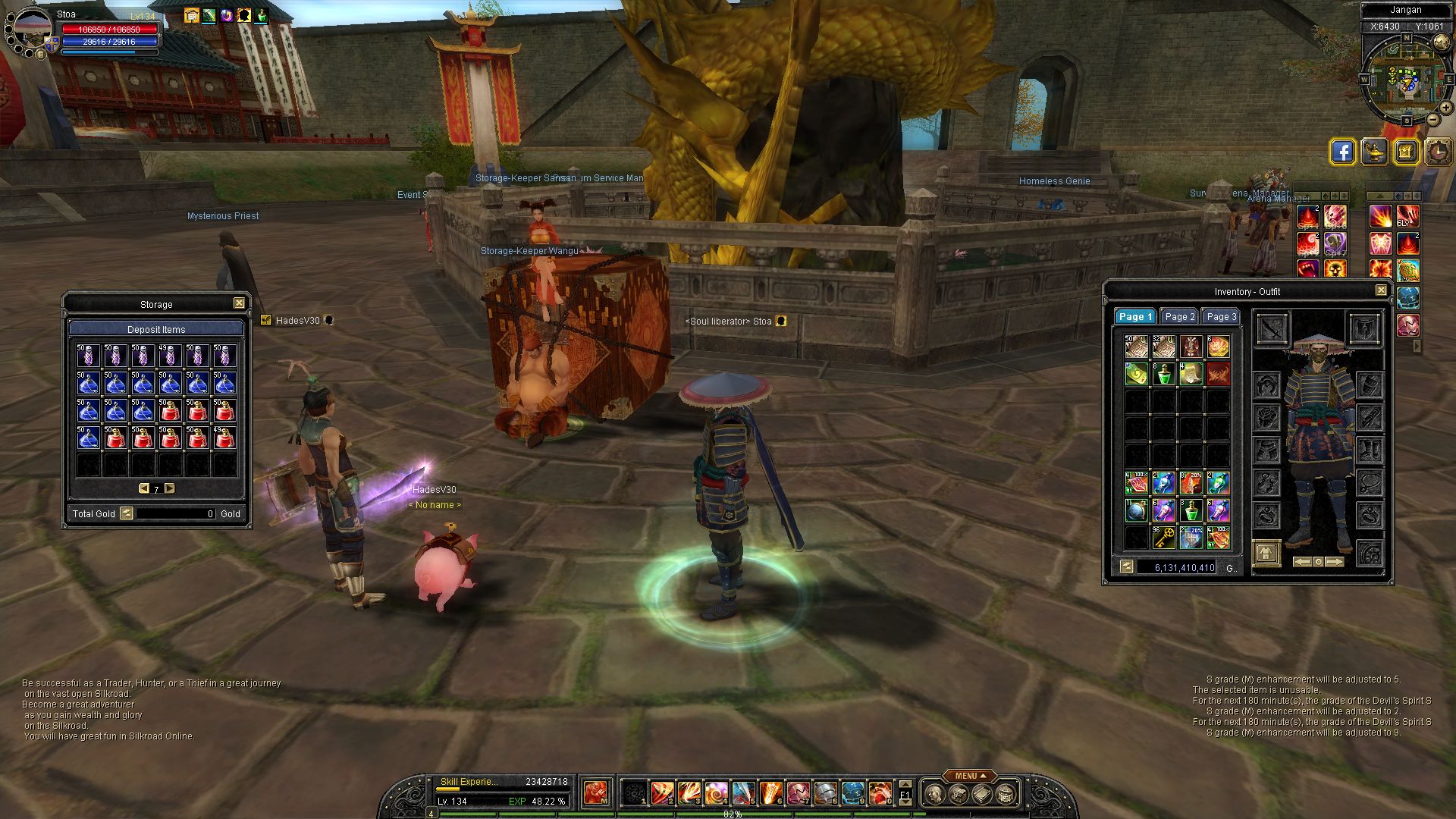Open the MENU expander on action bar
The height and width of the screenshot is (819, 1456).
point(970,776)
